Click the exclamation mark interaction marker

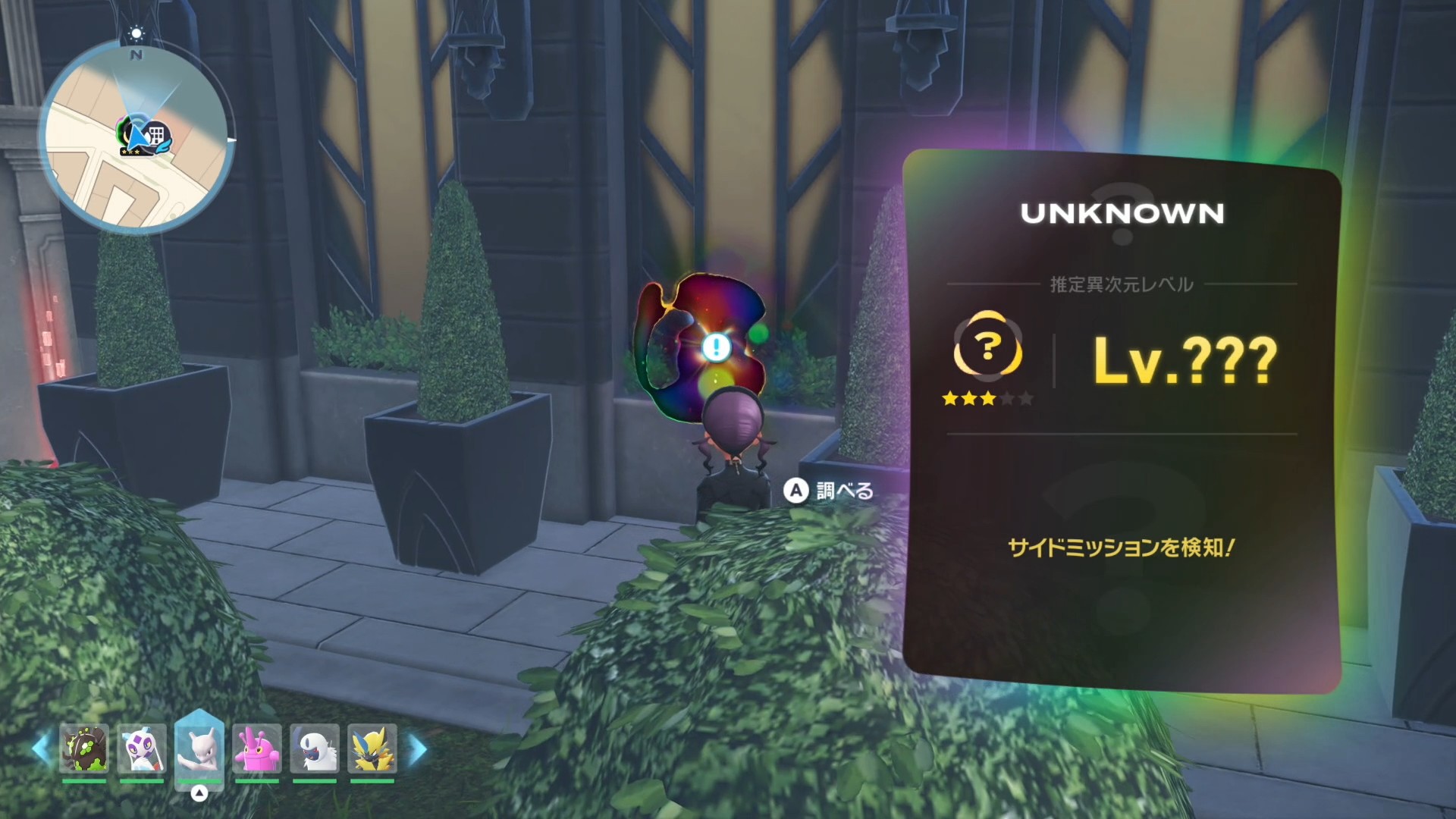tap(715, 347)
